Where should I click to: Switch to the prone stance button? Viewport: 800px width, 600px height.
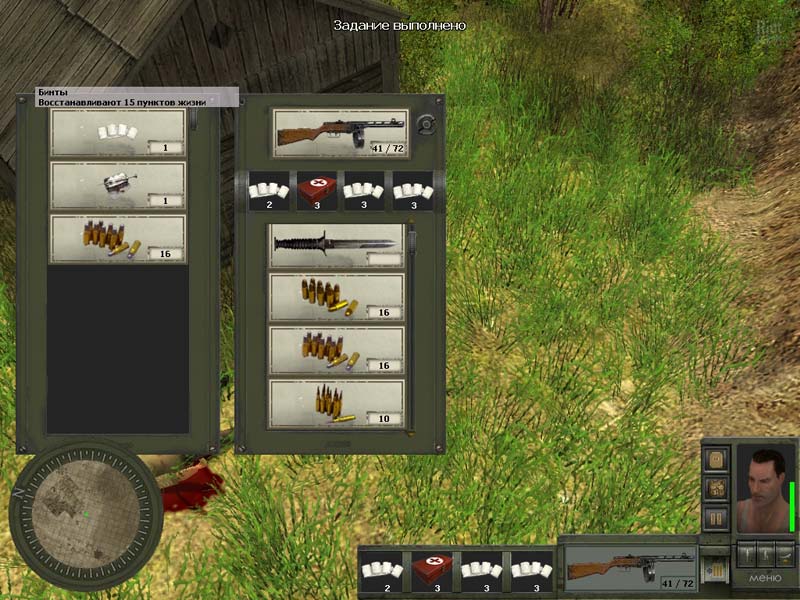tap(785, 553)
